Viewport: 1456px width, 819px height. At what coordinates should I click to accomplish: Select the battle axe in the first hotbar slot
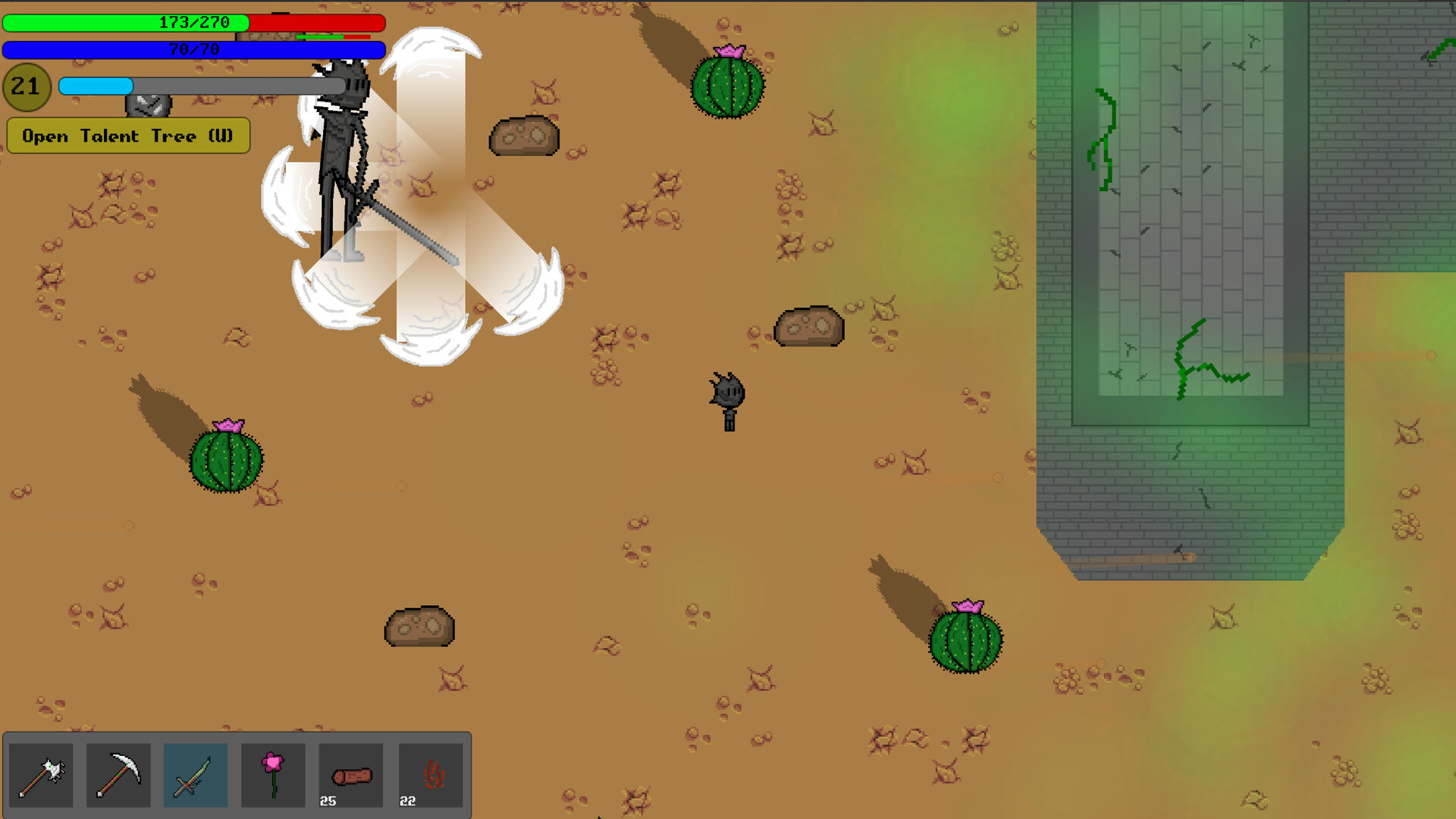pos(42,775)
